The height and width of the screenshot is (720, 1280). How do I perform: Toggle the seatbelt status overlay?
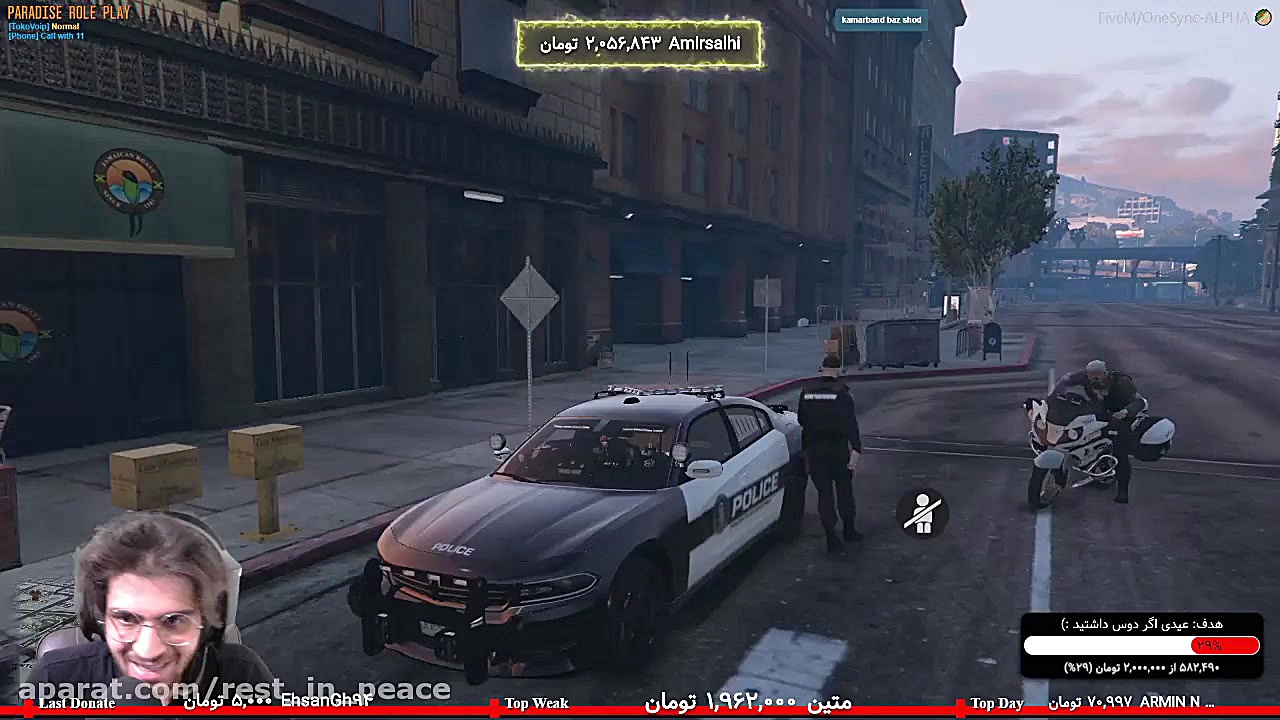pos(922,513)
